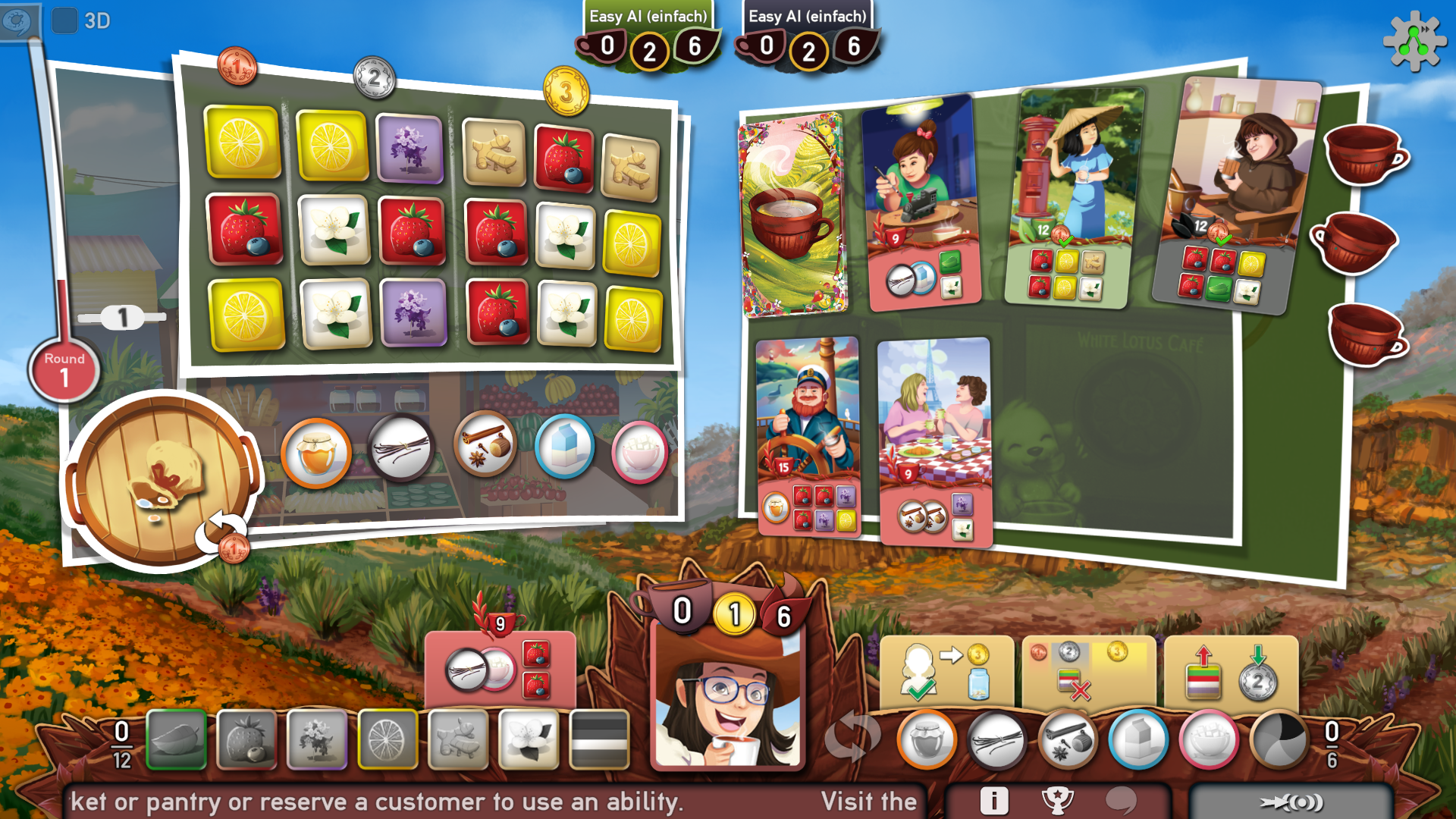Viewport: 1456px width, 819px height.
Task: Expand the left Easy AI score panel
Action: click(x=647, y=30)
